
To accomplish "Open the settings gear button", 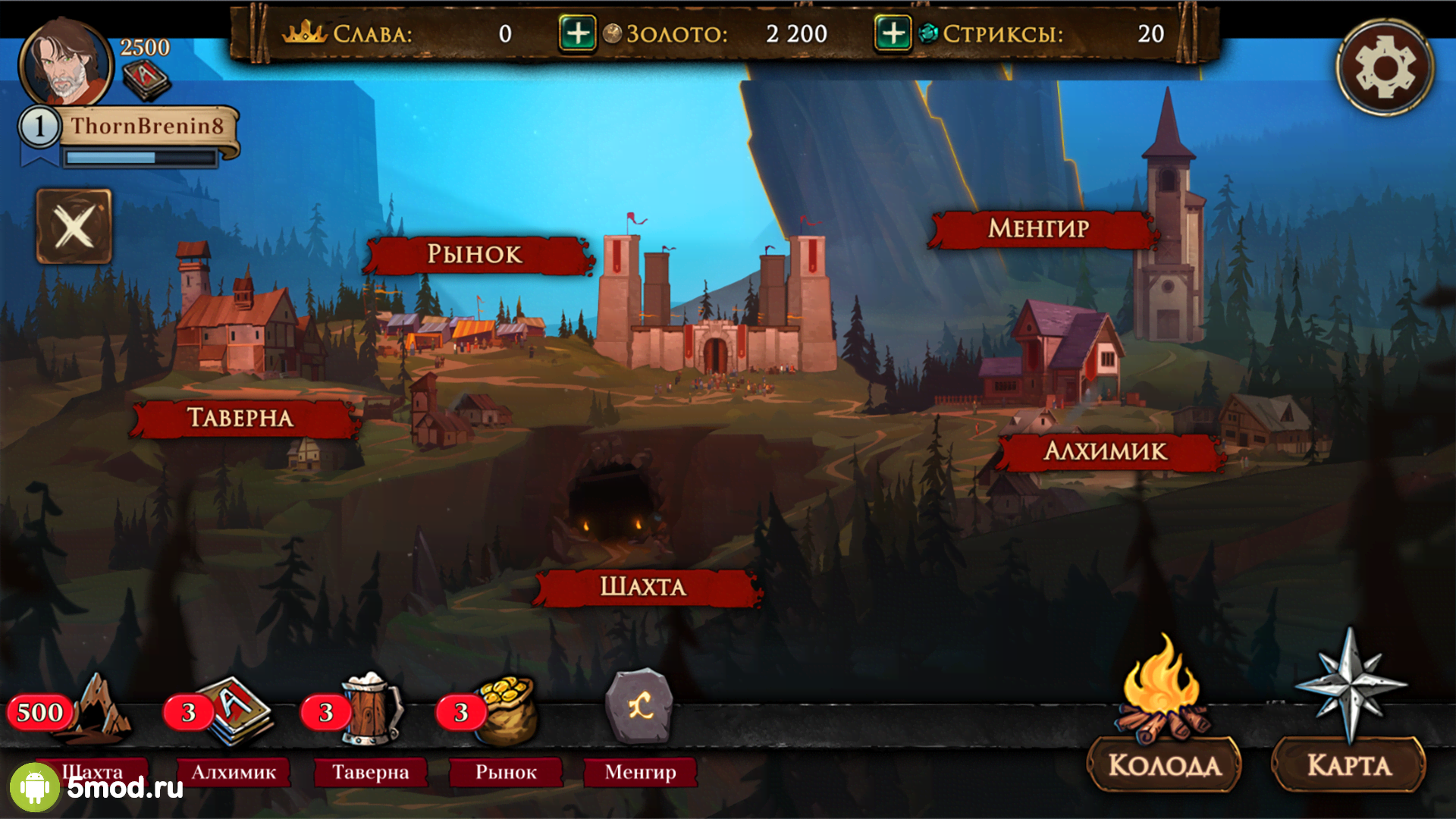I will (x=1385, y=67).
